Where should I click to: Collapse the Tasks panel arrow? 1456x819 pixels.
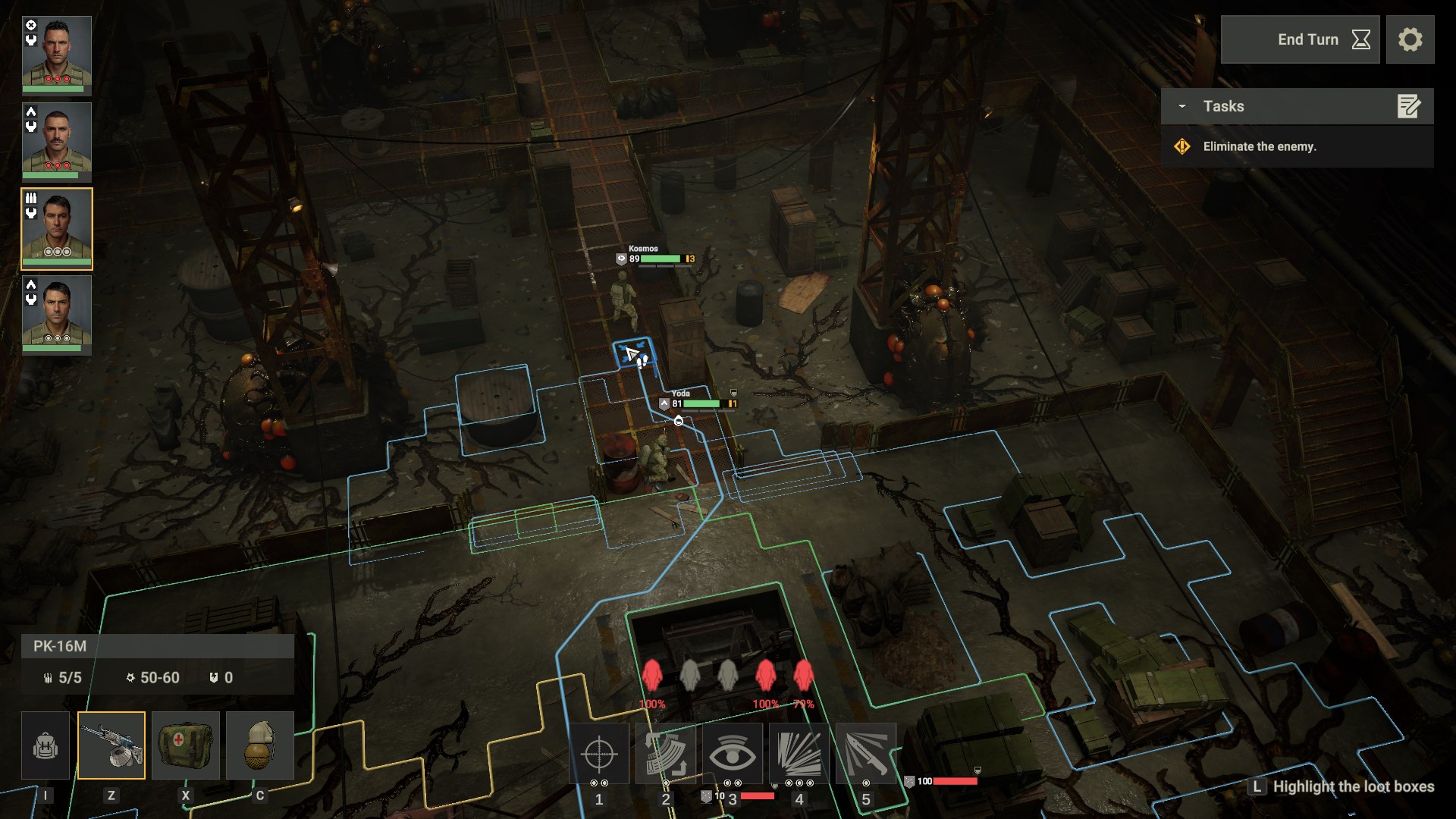[1181, 106]
